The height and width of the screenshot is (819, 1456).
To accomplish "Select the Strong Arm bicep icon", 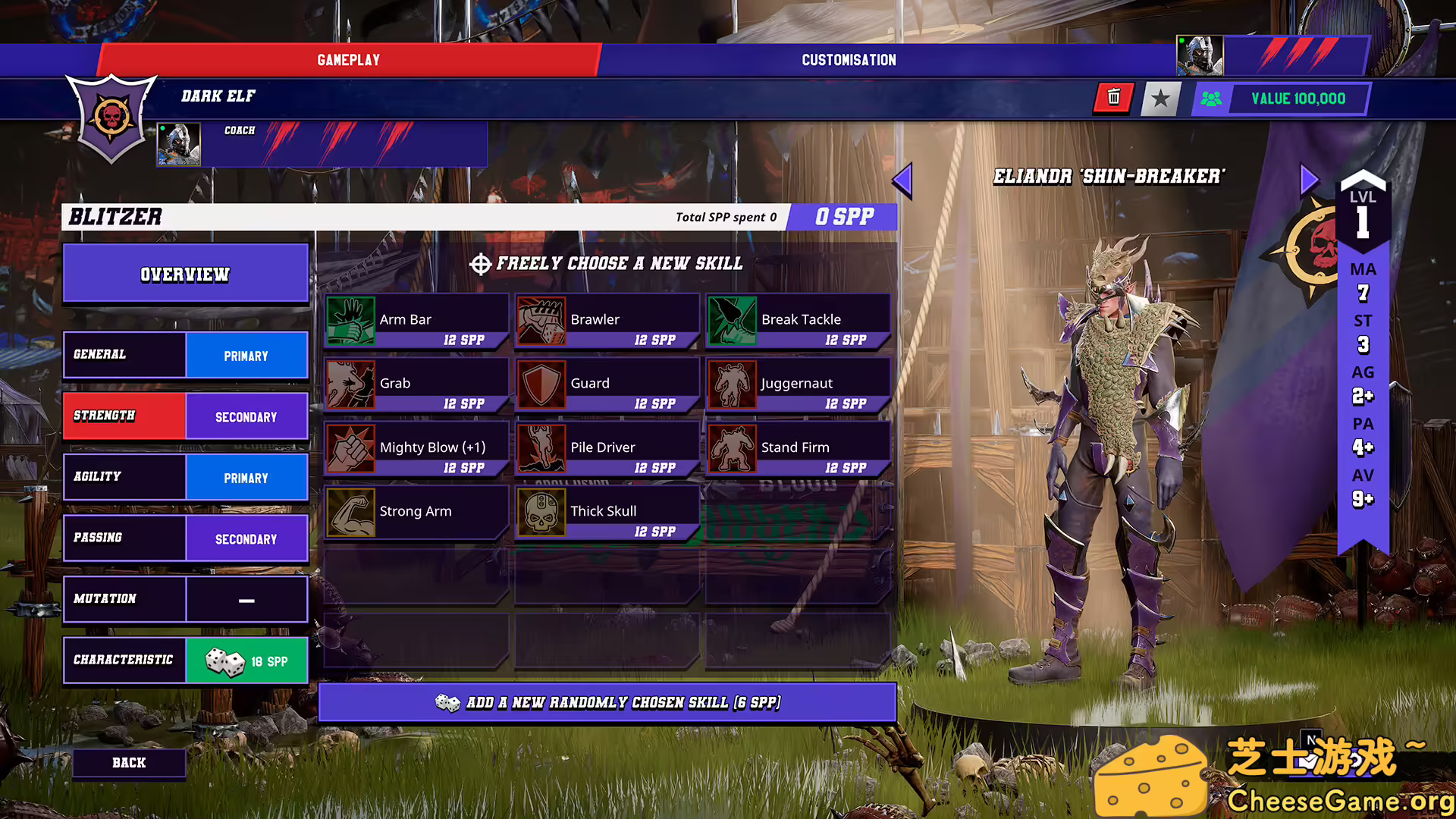I will click(x=352, y=510).
